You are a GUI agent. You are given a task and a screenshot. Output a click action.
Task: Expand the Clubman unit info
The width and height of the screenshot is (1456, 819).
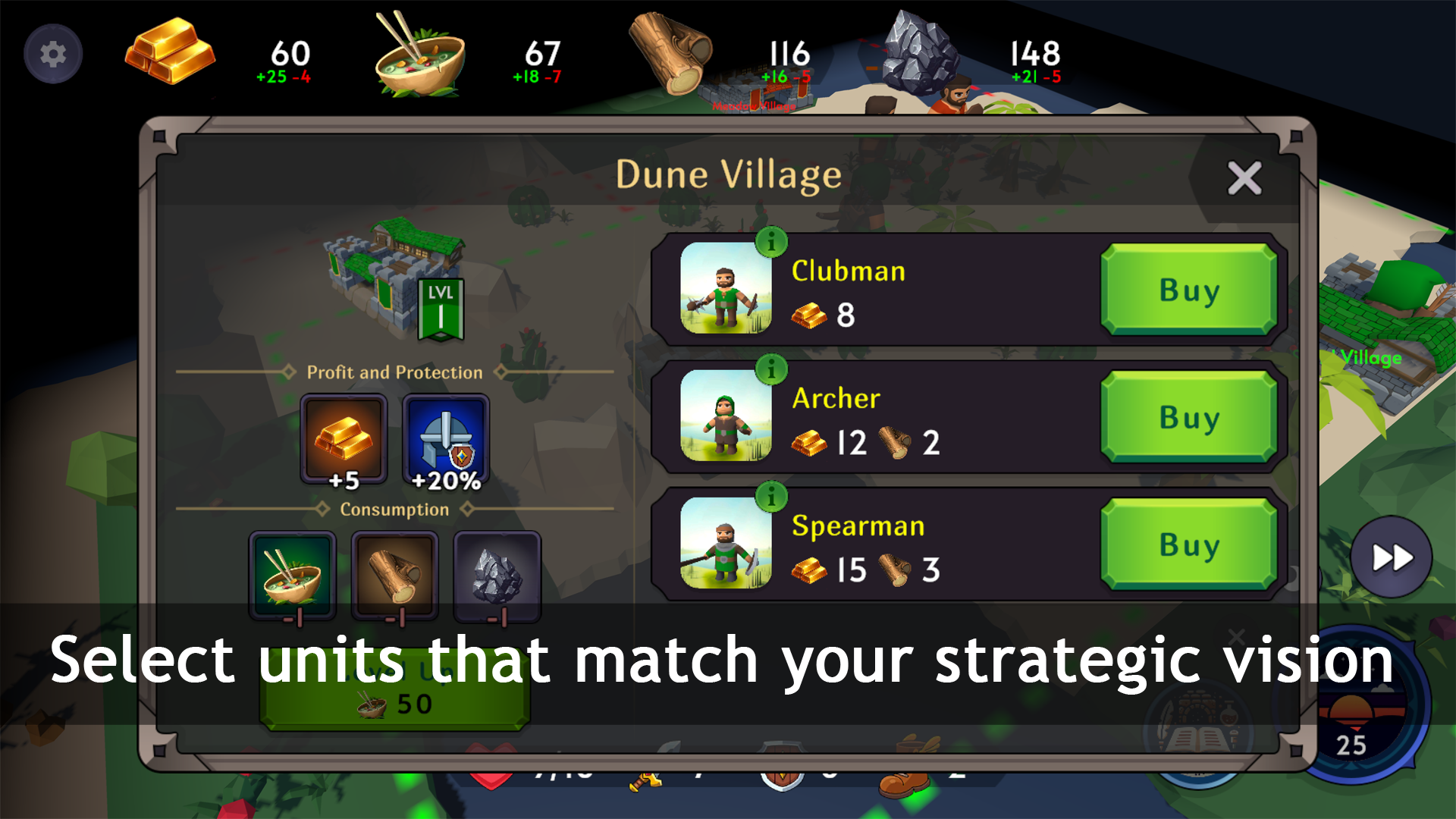(x=773, y=242)
